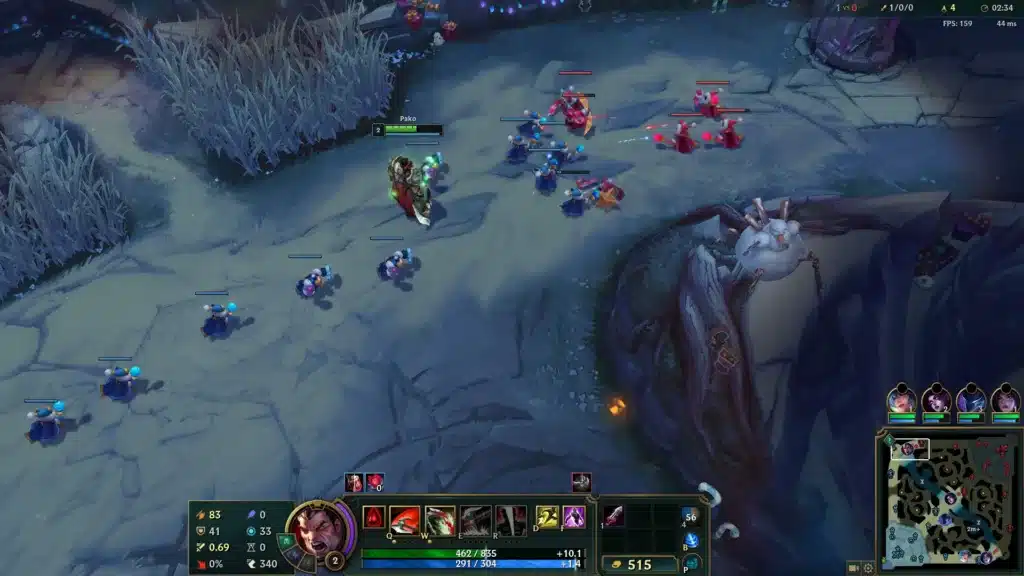Toggle the camera button beside the minimap
1024x576 pixels.
click(853, 567)
